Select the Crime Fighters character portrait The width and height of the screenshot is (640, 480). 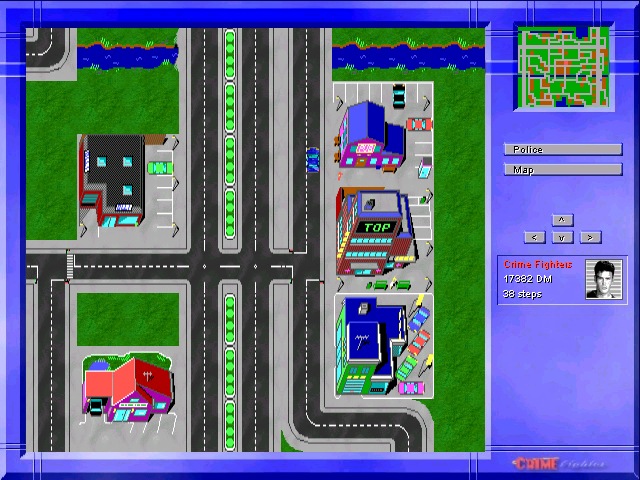[605, 280]
